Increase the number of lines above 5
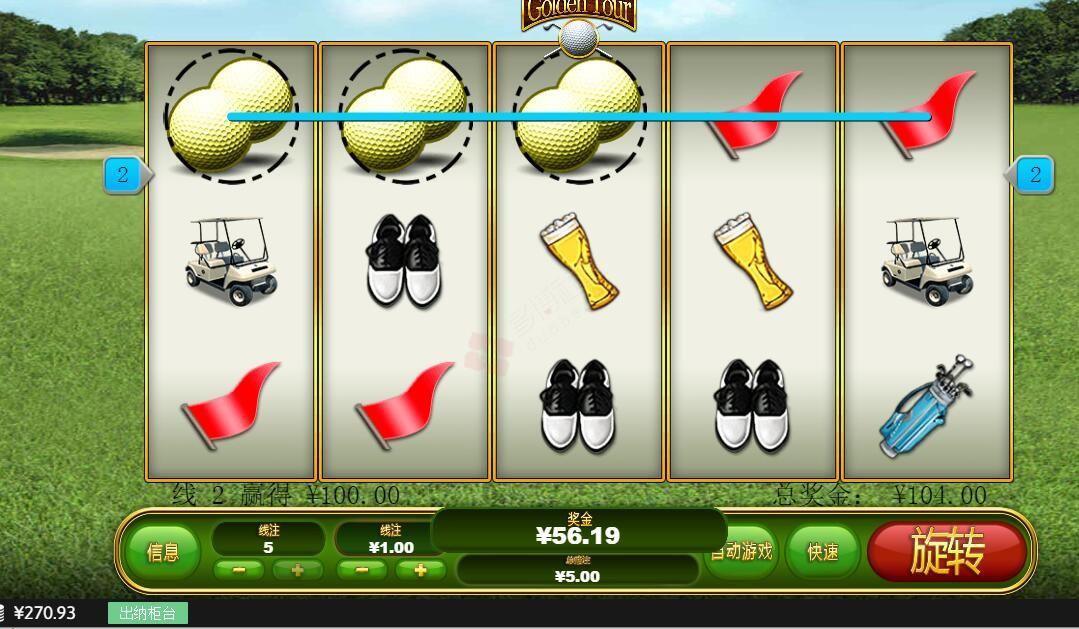 (297, 570)
